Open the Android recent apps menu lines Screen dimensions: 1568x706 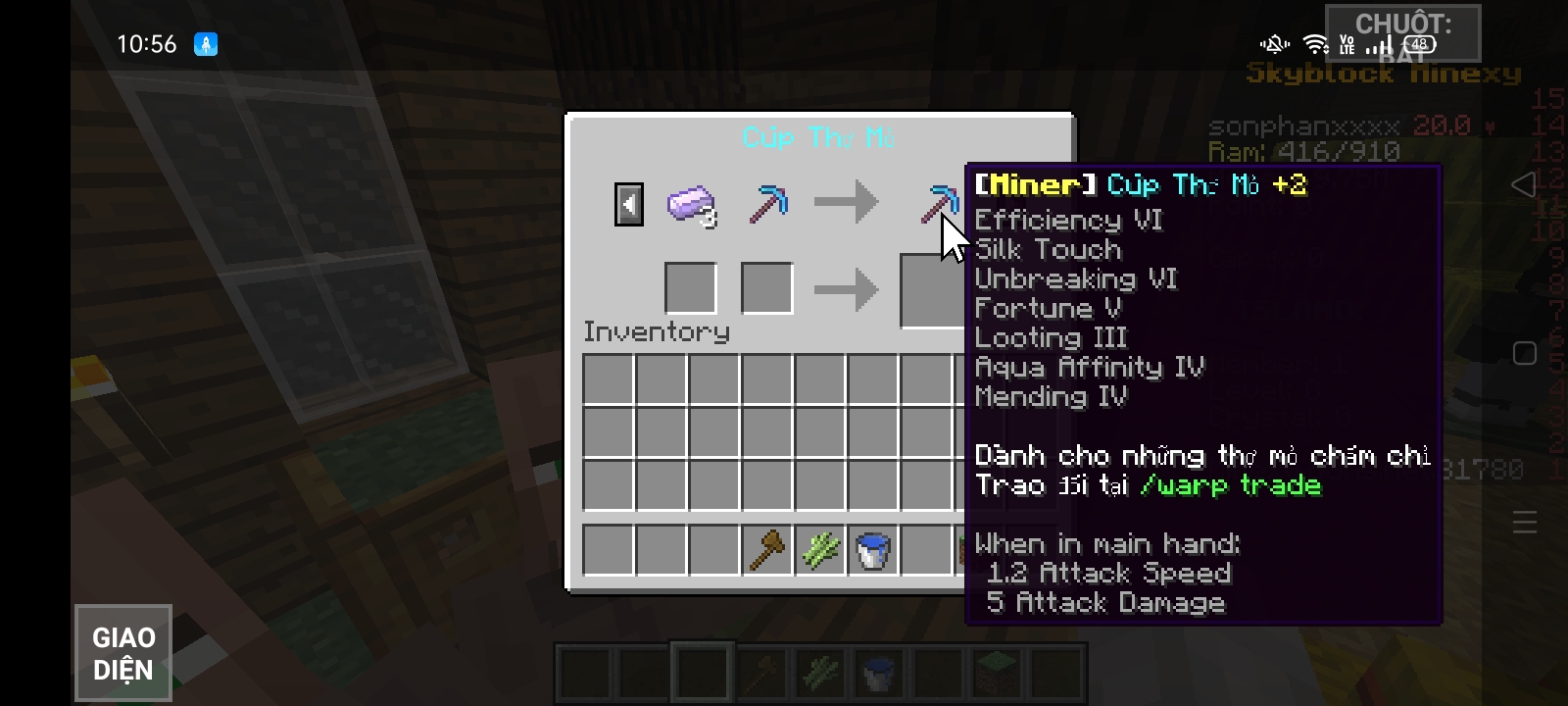(1524, 522)
